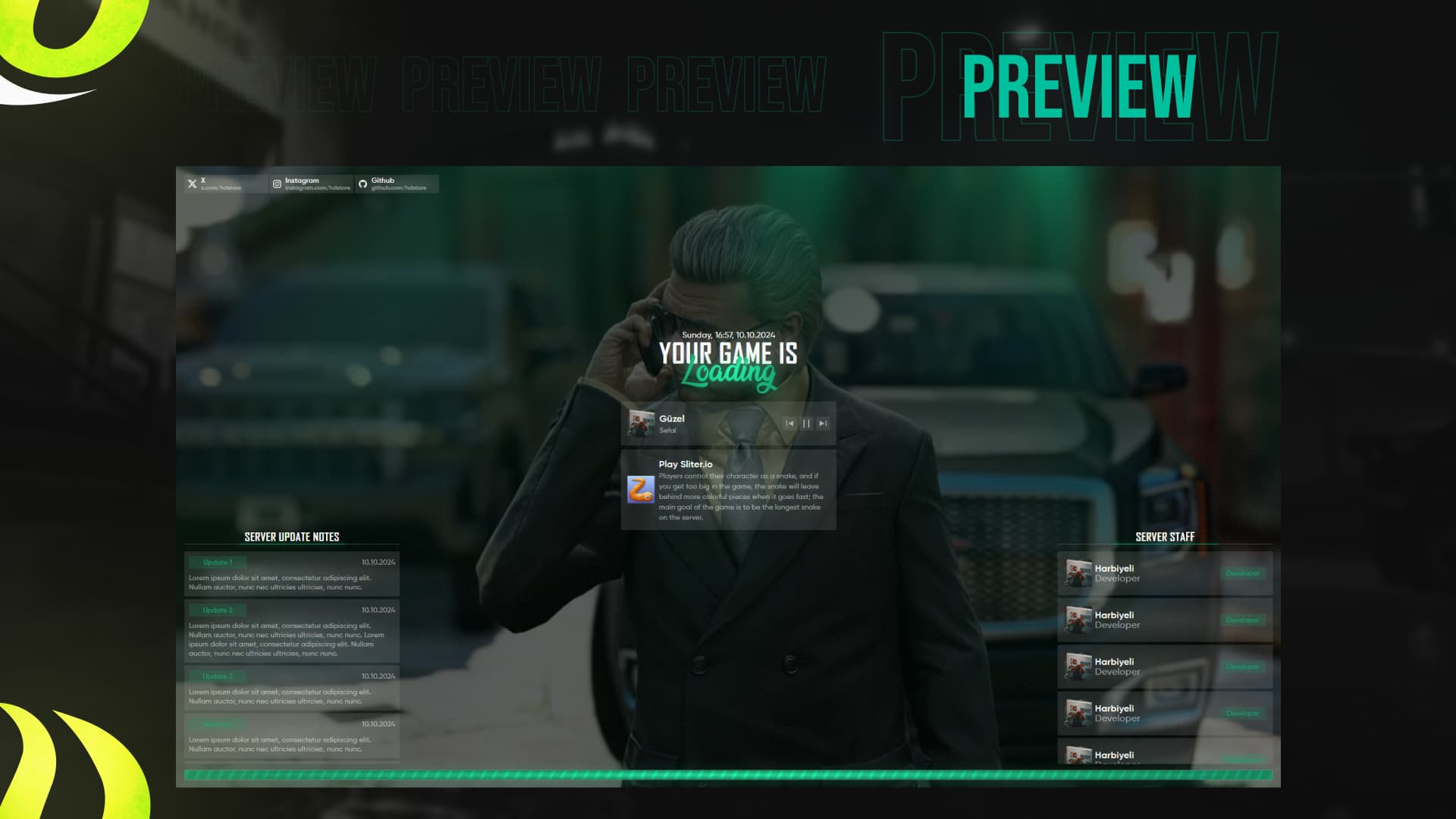The height and width of the screenshot is (819, 1456).
Task: Select the Server Staff header
Action: [x=1164, y=536]
